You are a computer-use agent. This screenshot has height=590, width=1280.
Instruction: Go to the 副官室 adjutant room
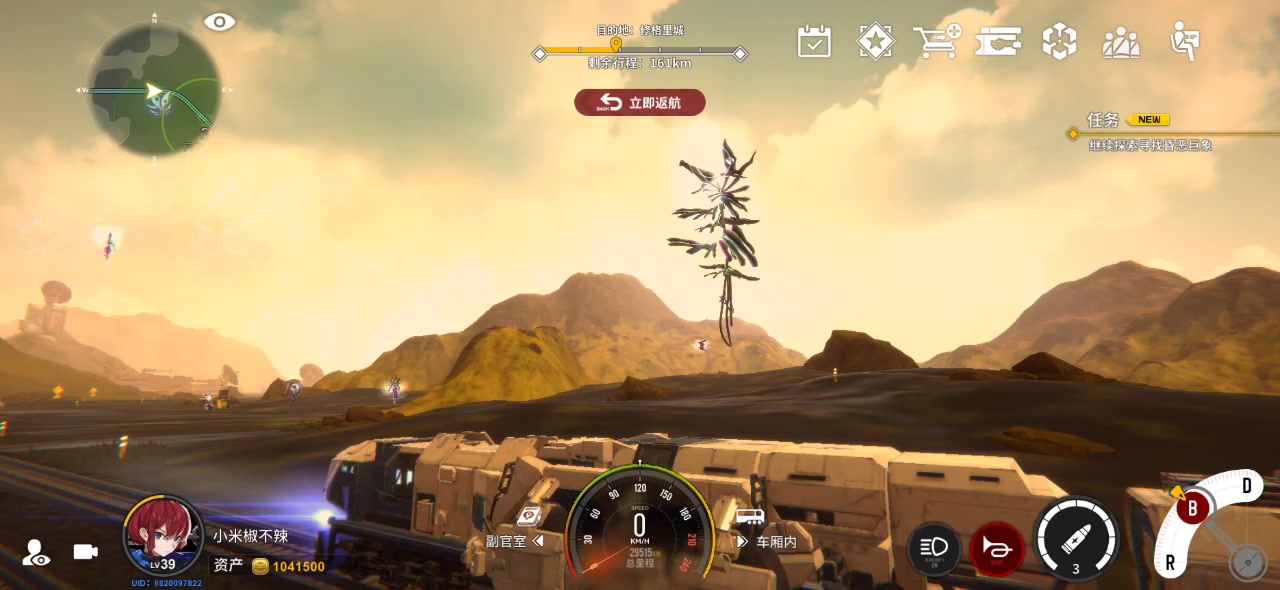(514, 541)
